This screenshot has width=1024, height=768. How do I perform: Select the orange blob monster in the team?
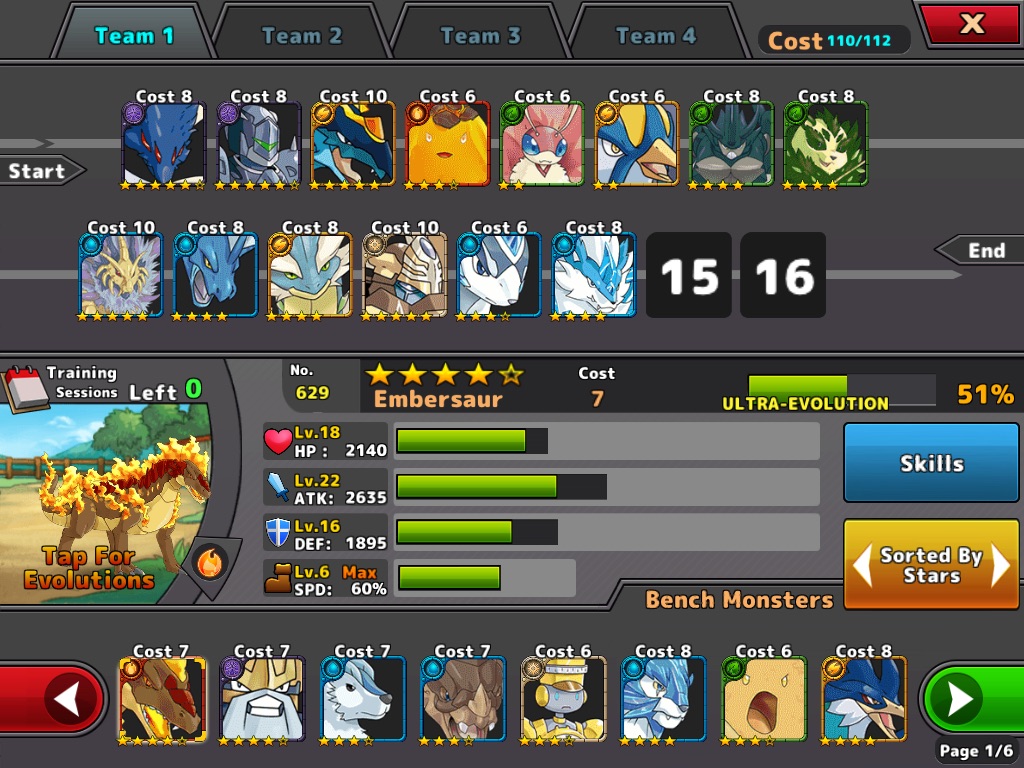pyautogui.click(x=448, y=144)
